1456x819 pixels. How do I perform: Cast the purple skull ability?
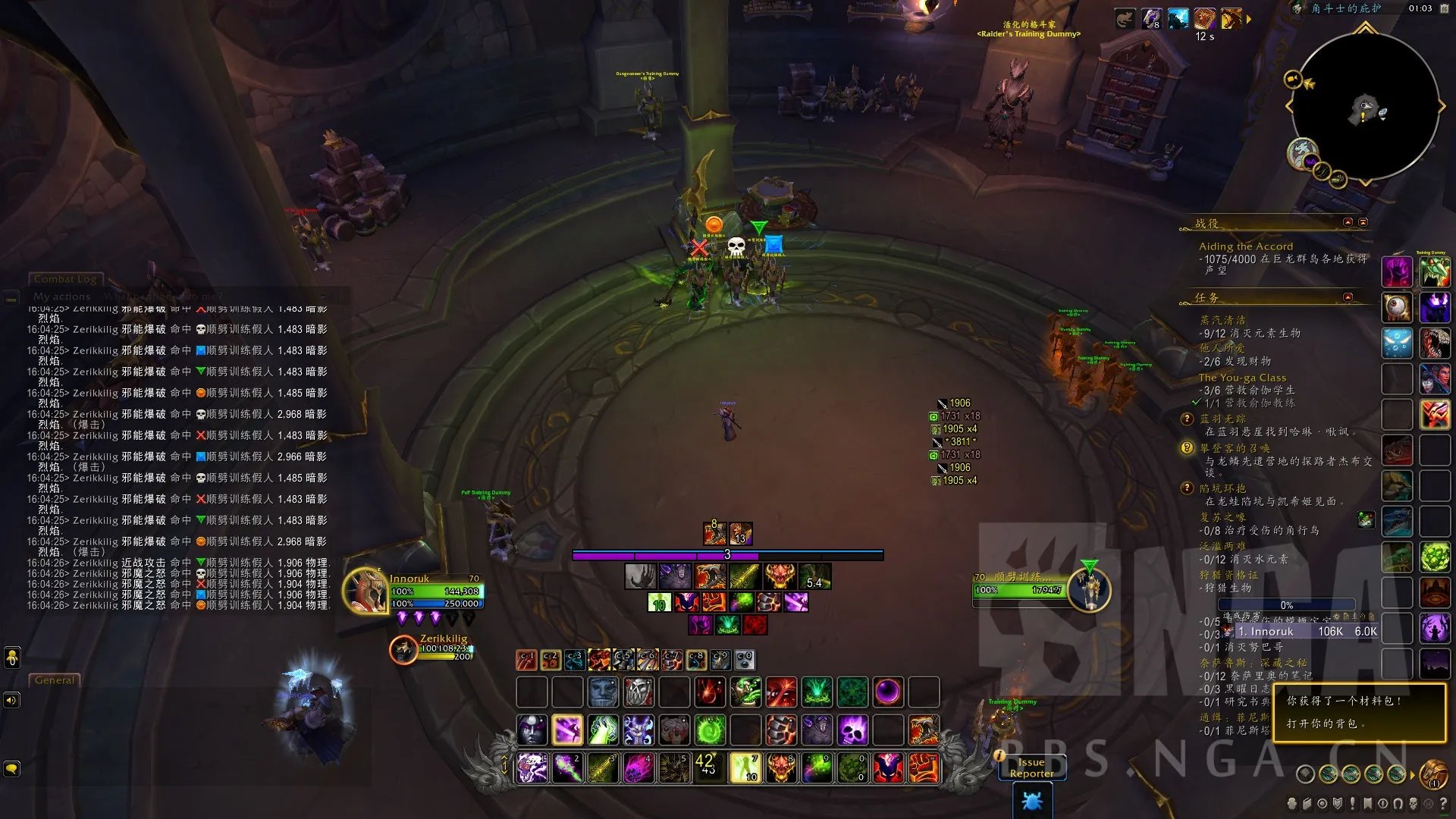[852, 730]
